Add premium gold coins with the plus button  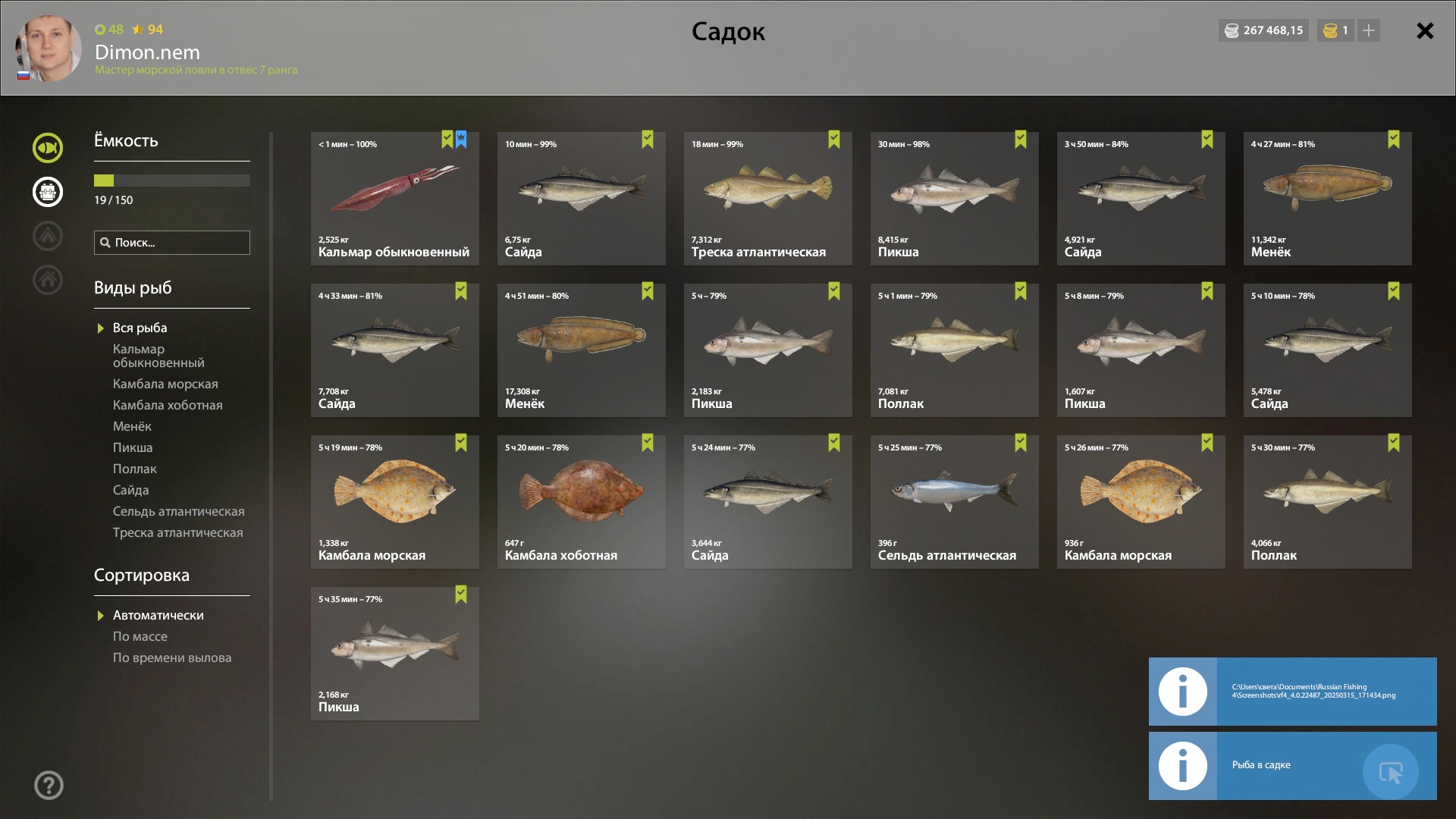1368,31
